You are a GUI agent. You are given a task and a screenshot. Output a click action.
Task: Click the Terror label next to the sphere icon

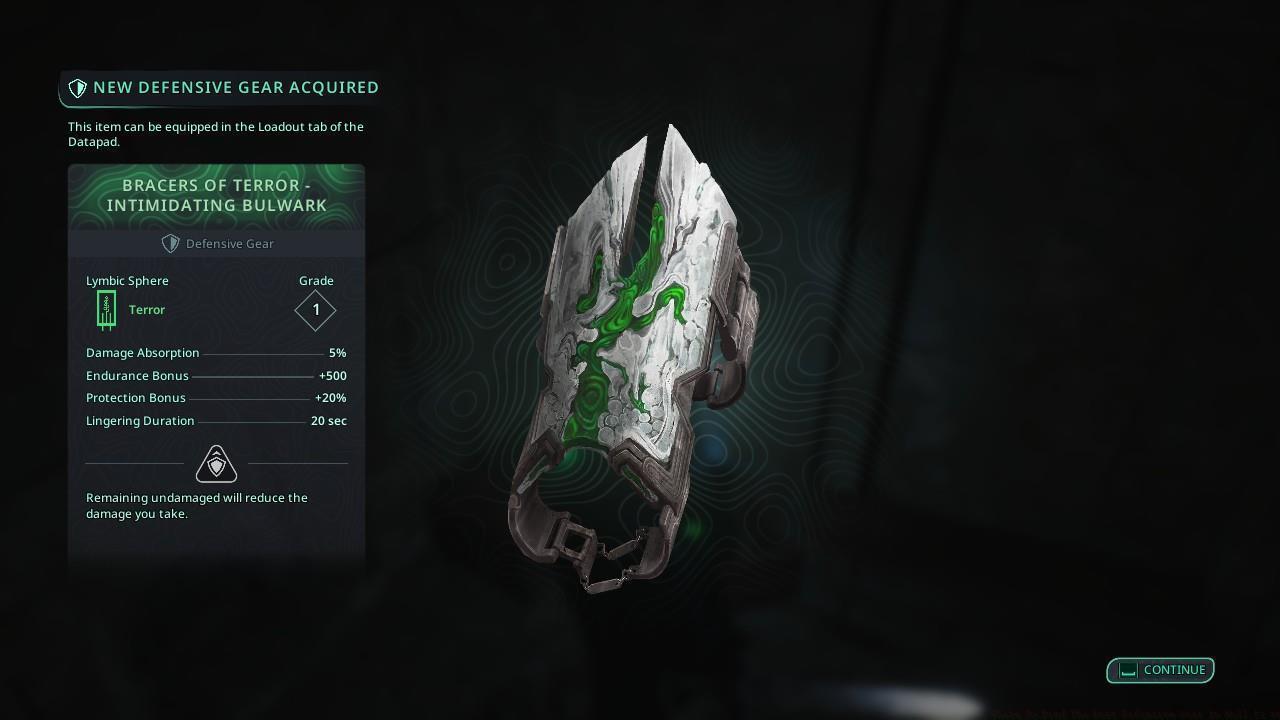(x=146, y=310)
